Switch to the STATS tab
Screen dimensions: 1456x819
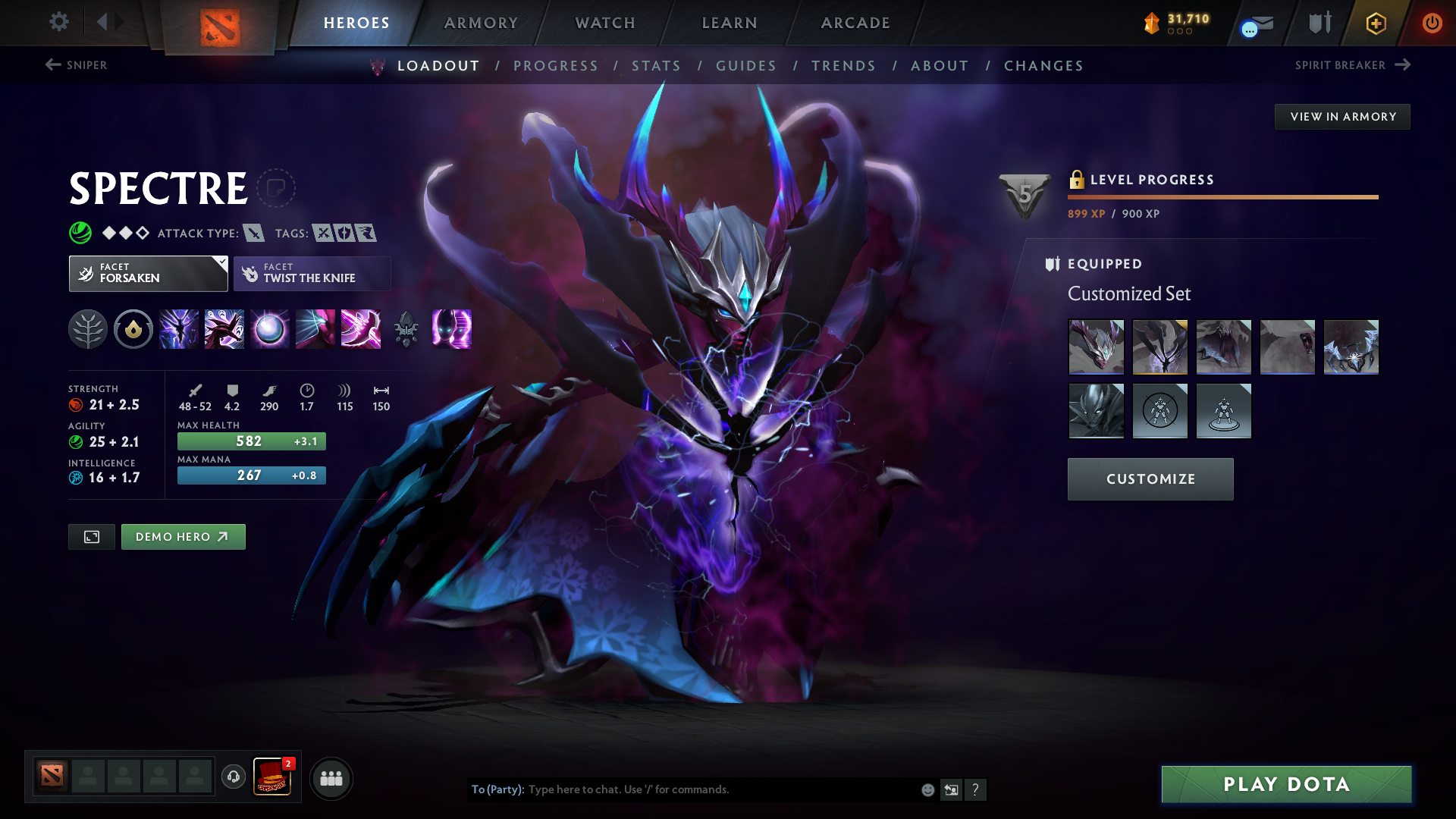657,66
